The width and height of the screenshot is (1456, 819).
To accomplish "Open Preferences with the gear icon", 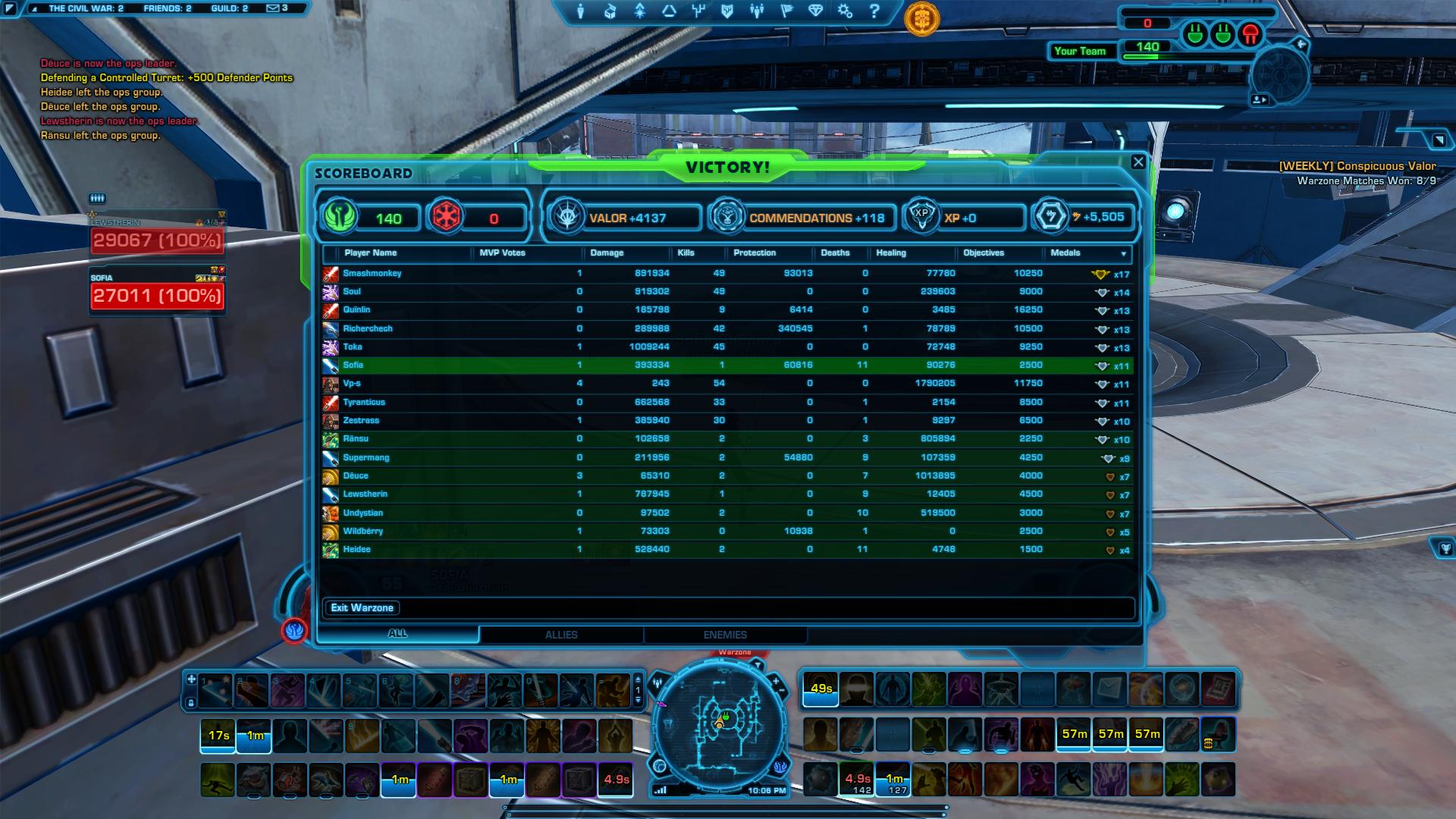I will (844, 11).
